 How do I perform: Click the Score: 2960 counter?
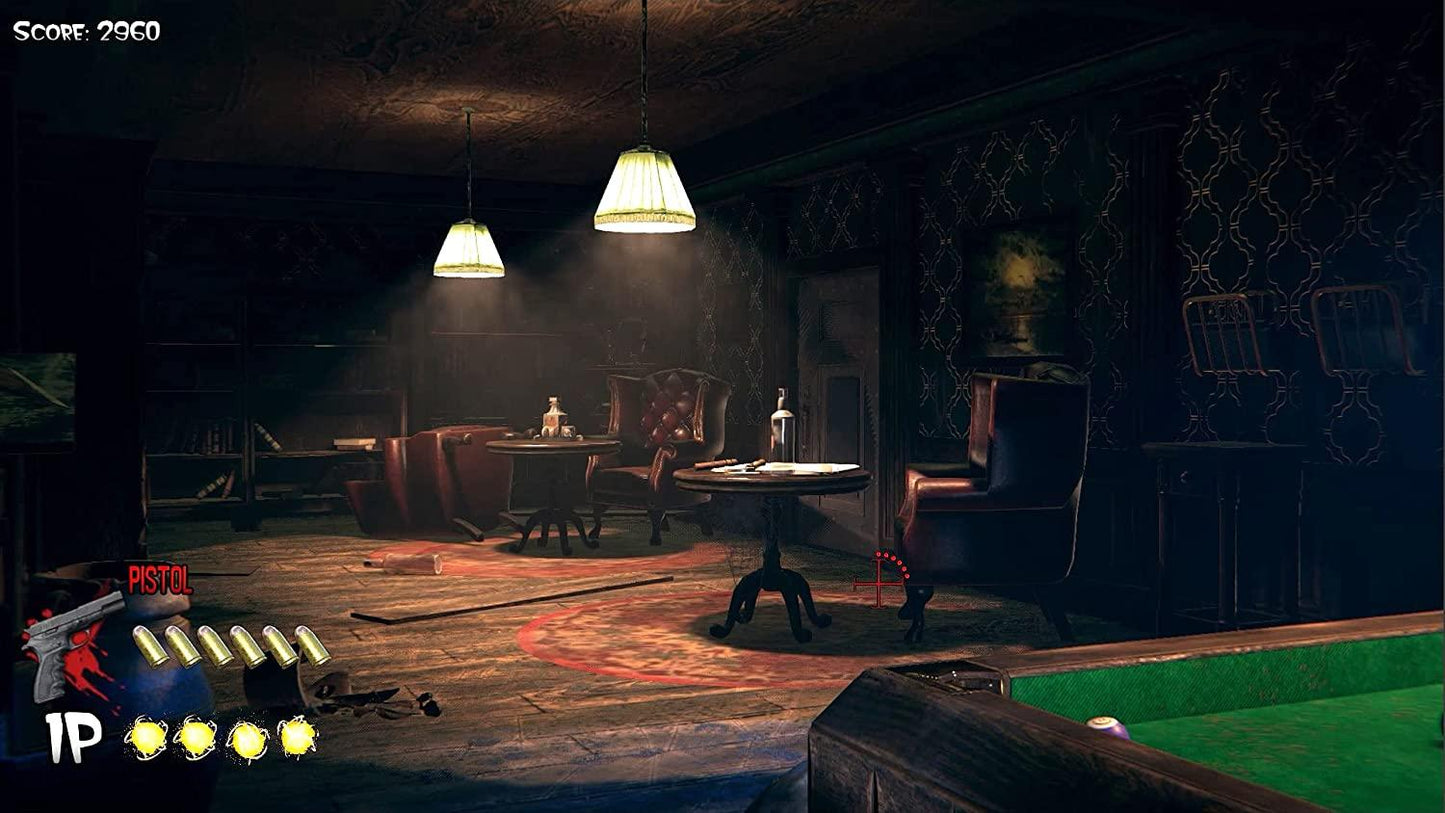coord(84,31)
